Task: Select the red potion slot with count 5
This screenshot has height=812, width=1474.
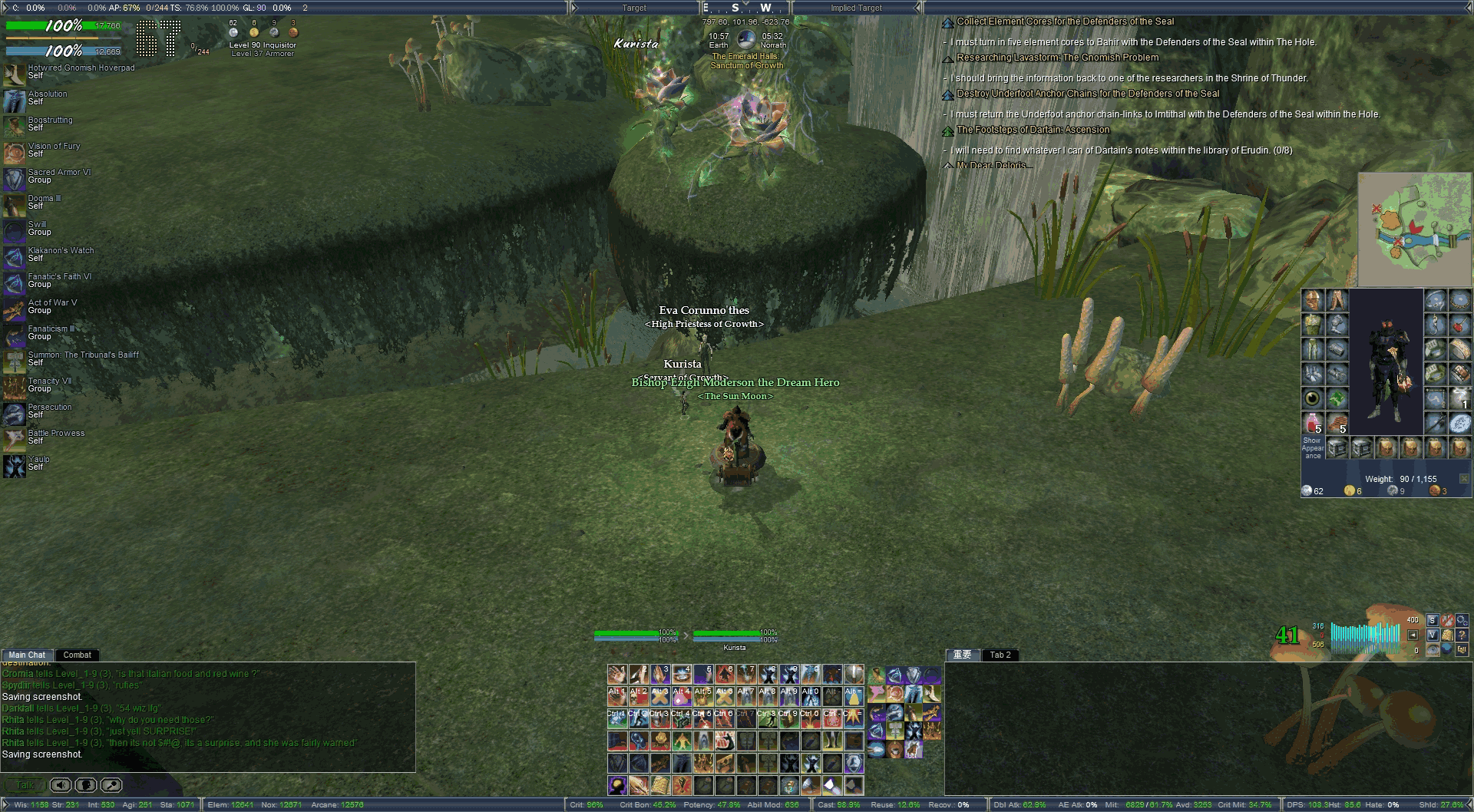Action: tap(1313, 423)
